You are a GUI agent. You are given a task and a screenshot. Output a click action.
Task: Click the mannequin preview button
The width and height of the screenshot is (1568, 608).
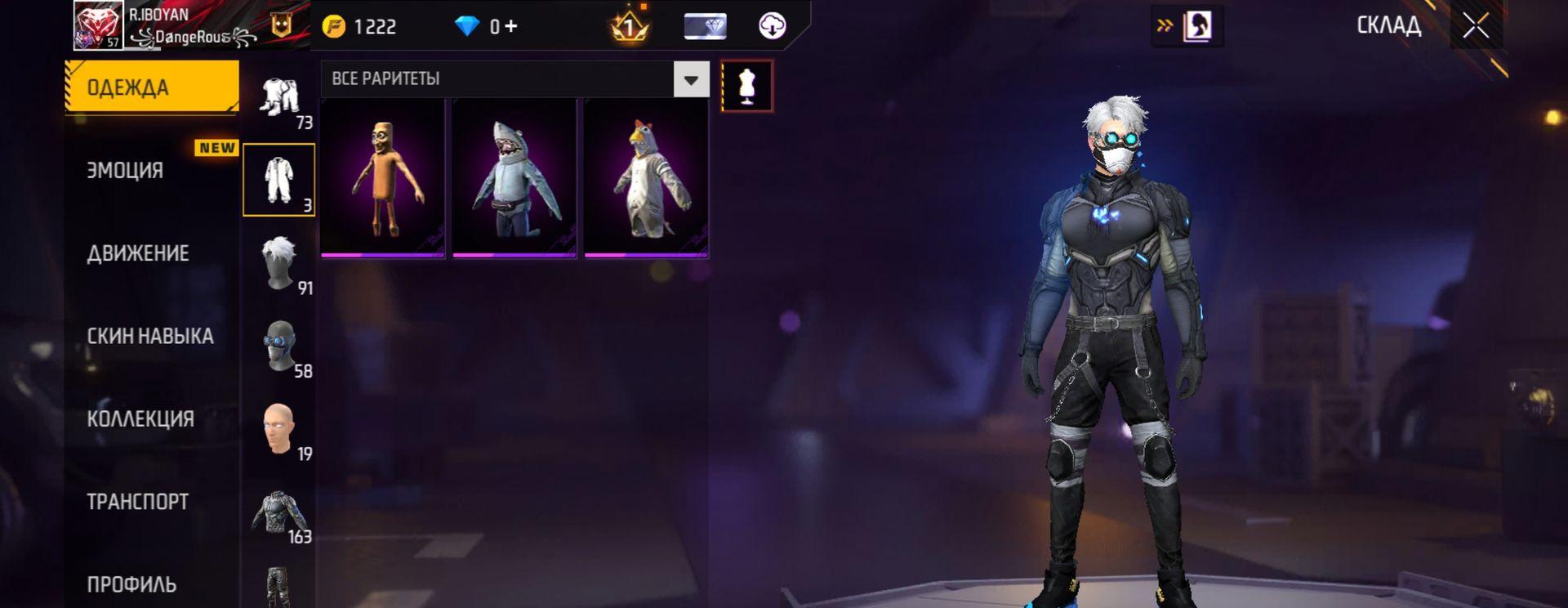tap(746, 86)
